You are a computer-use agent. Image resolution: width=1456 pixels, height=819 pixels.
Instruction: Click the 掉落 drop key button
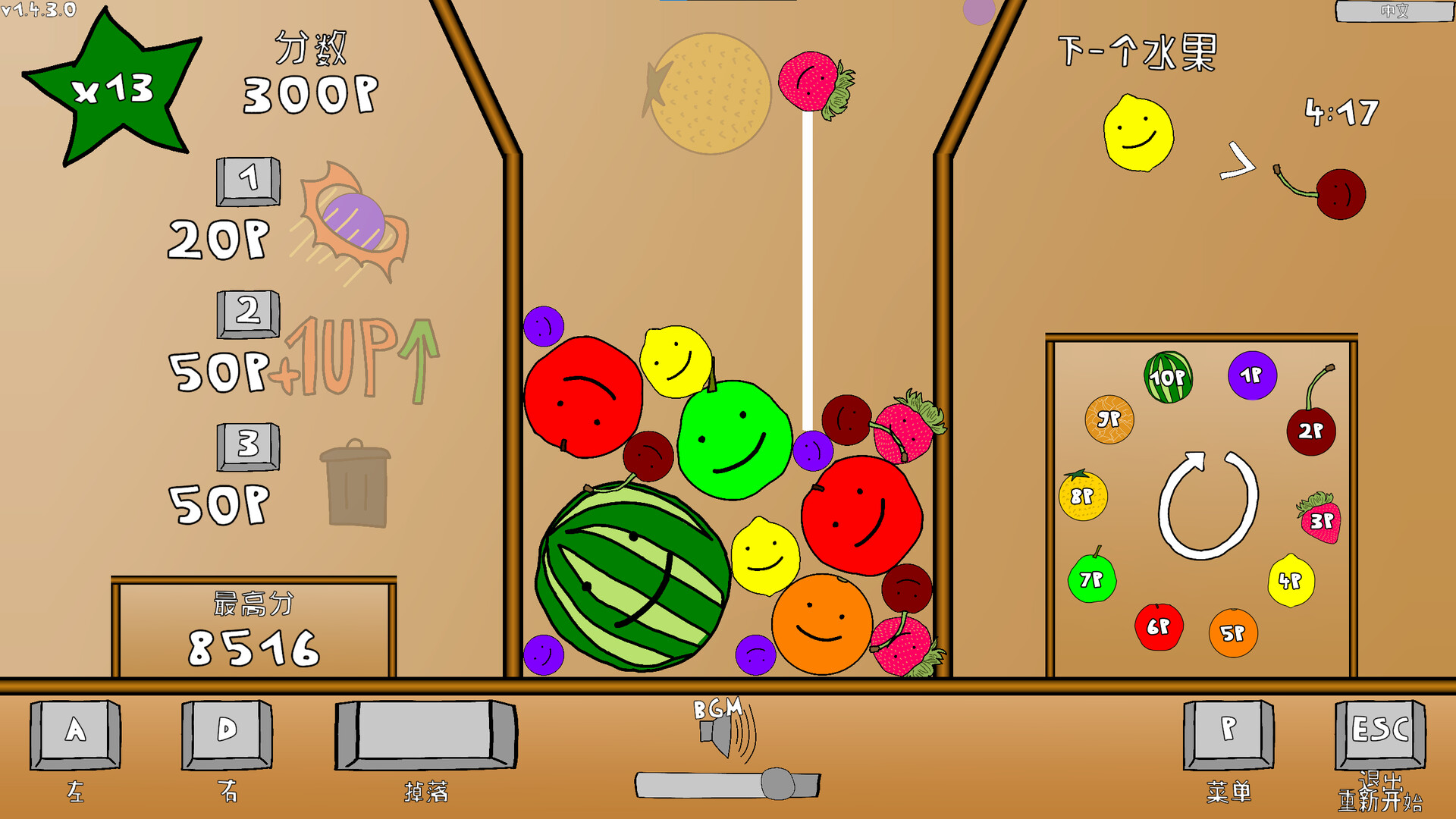point(425,736)
